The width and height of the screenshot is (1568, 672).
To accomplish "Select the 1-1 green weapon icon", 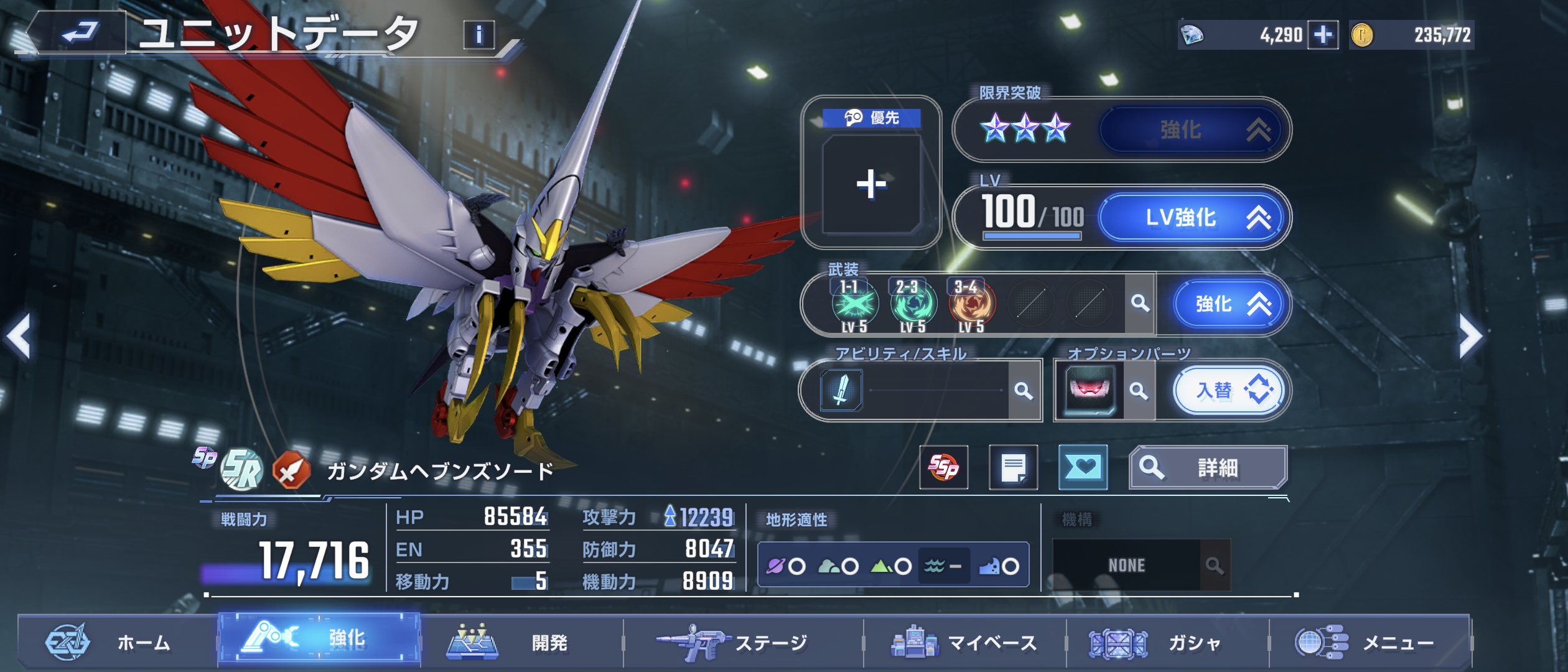I will pos(855,304).
